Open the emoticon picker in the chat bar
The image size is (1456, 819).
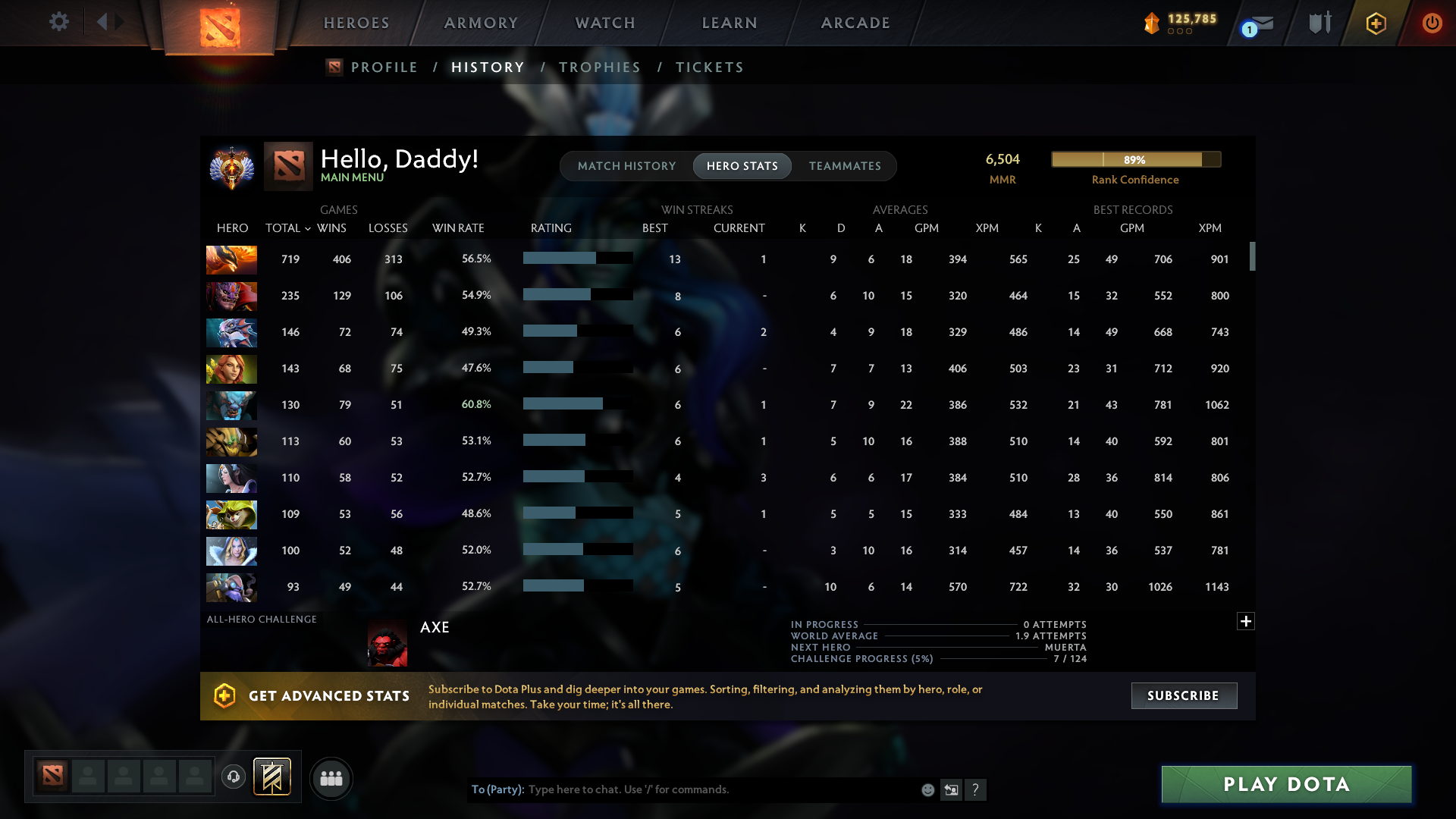pyautogui.click(x=927, y=789)
